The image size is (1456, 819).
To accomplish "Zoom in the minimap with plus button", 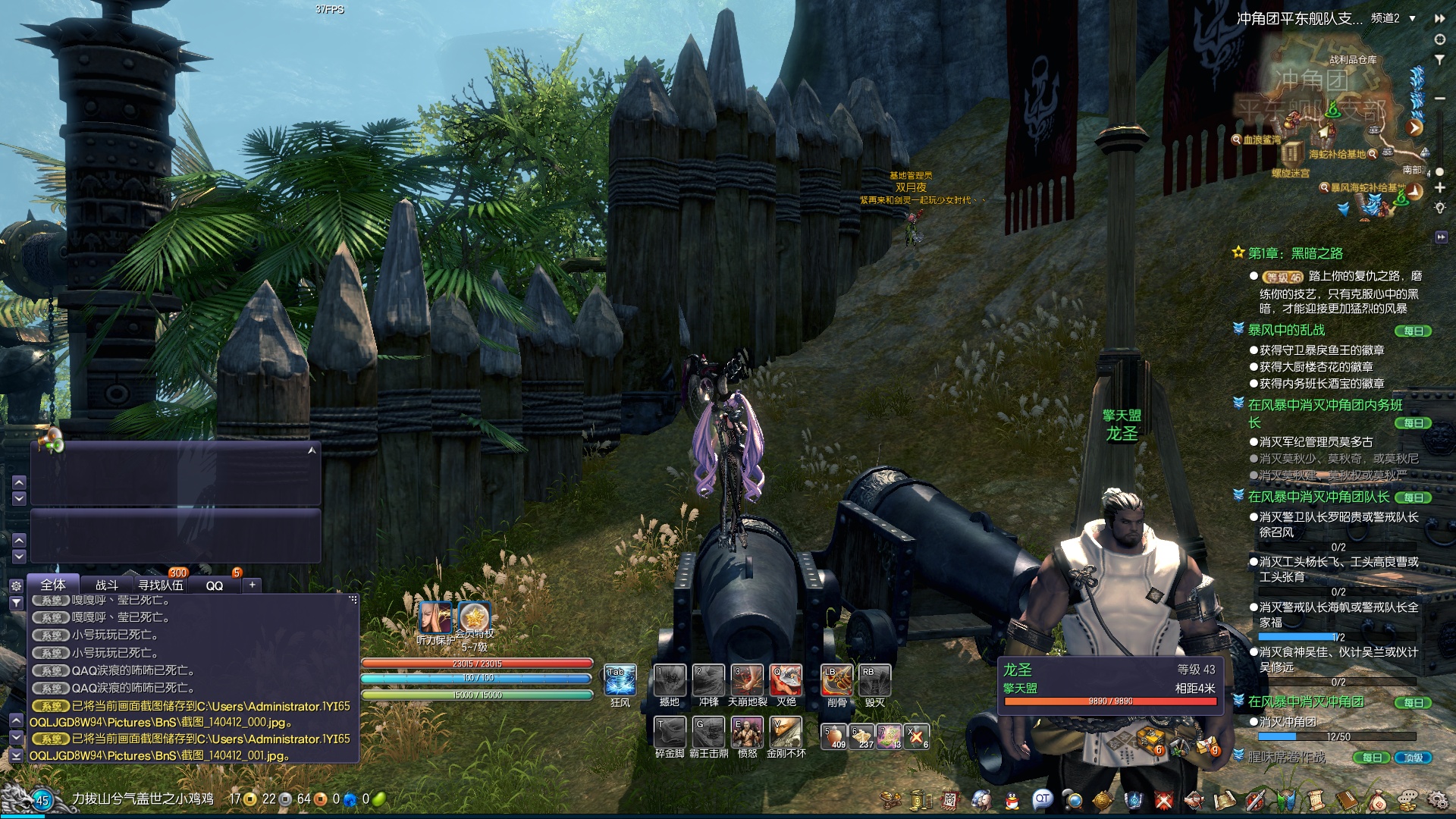I will 1439,187.
